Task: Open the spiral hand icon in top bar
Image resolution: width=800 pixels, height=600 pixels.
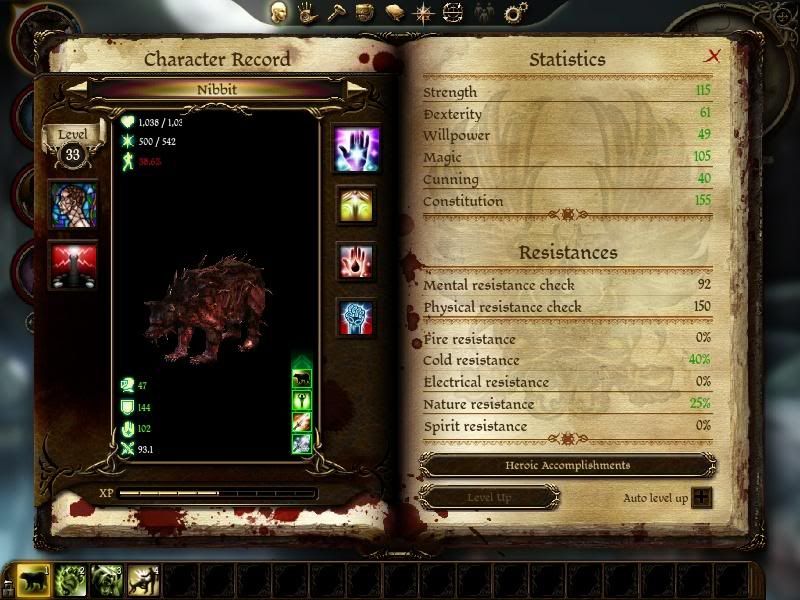Action: click(312, 13)
